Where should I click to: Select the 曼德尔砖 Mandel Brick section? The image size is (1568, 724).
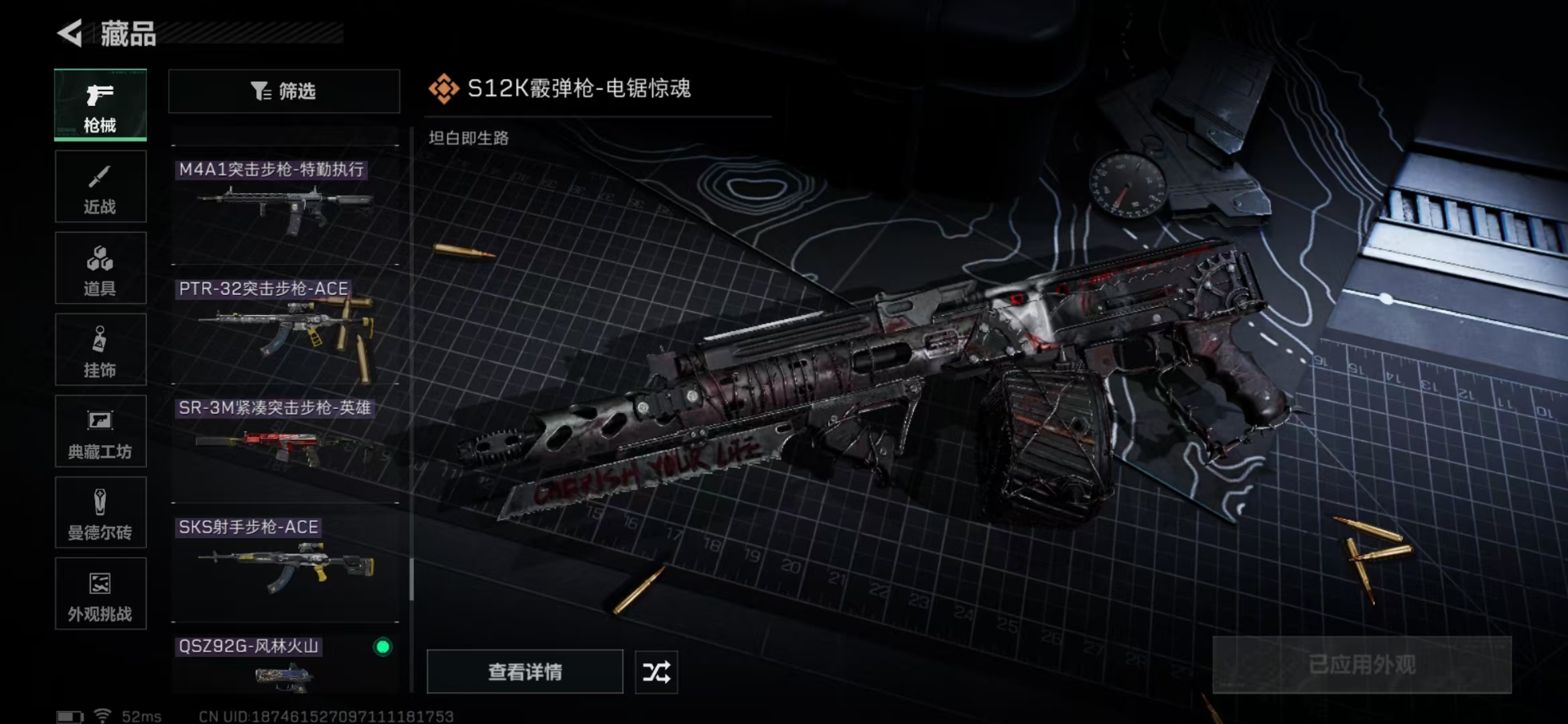tap(100, 513)
